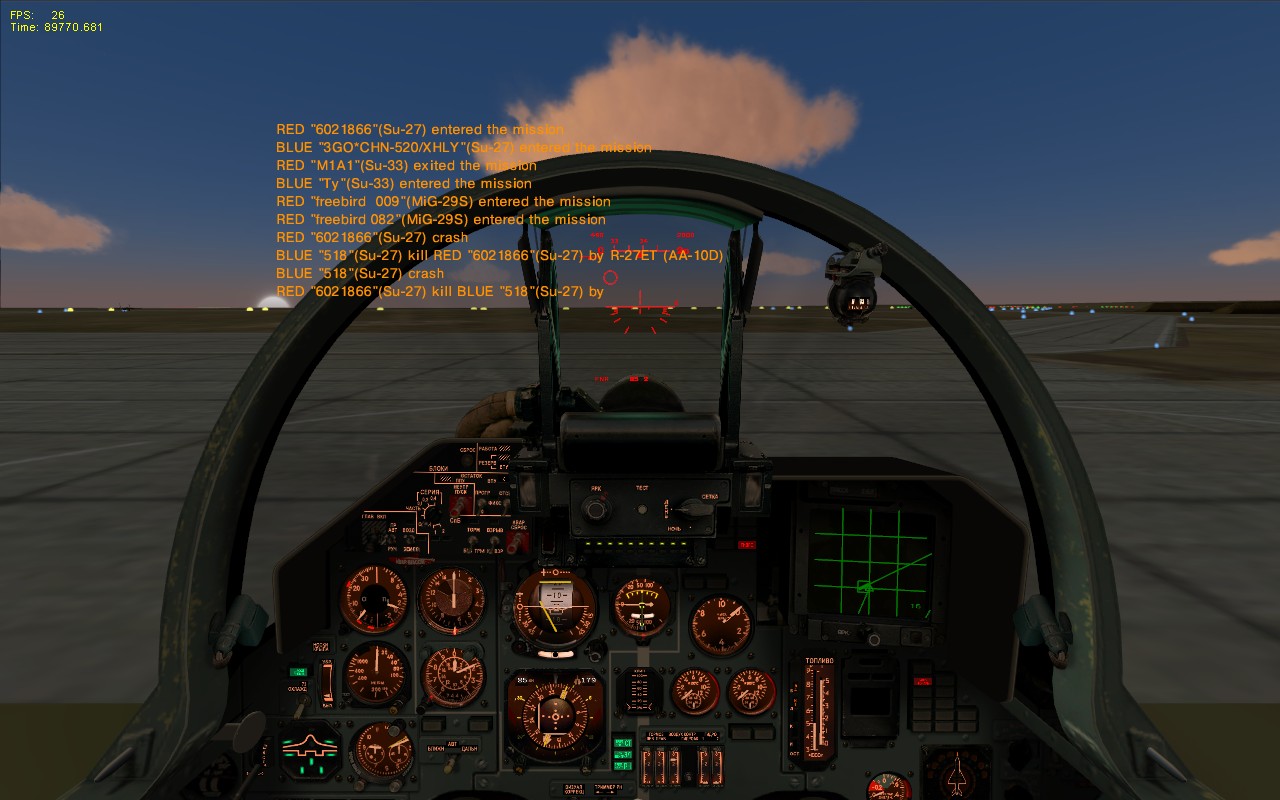Click the attitude indicator in panel center

click(553, 607)
